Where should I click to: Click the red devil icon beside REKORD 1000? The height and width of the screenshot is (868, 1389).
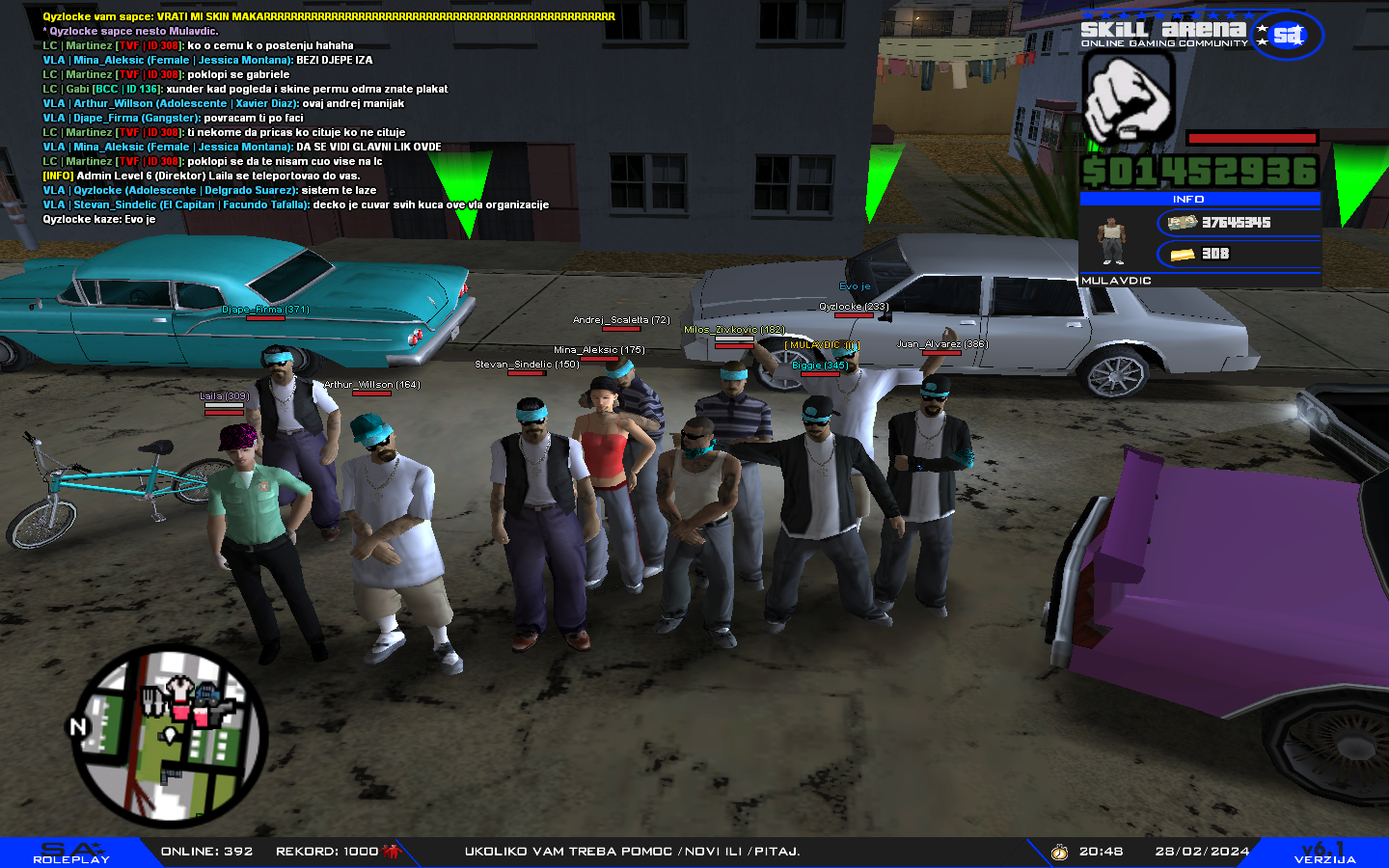click(391, 850)
